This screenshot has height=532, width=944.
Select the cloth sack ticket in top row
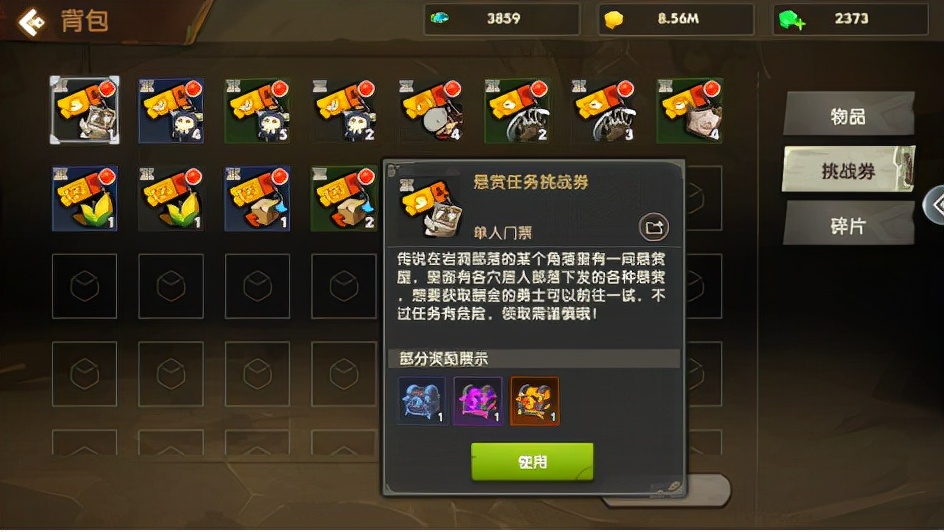click(x=689, y=110)
